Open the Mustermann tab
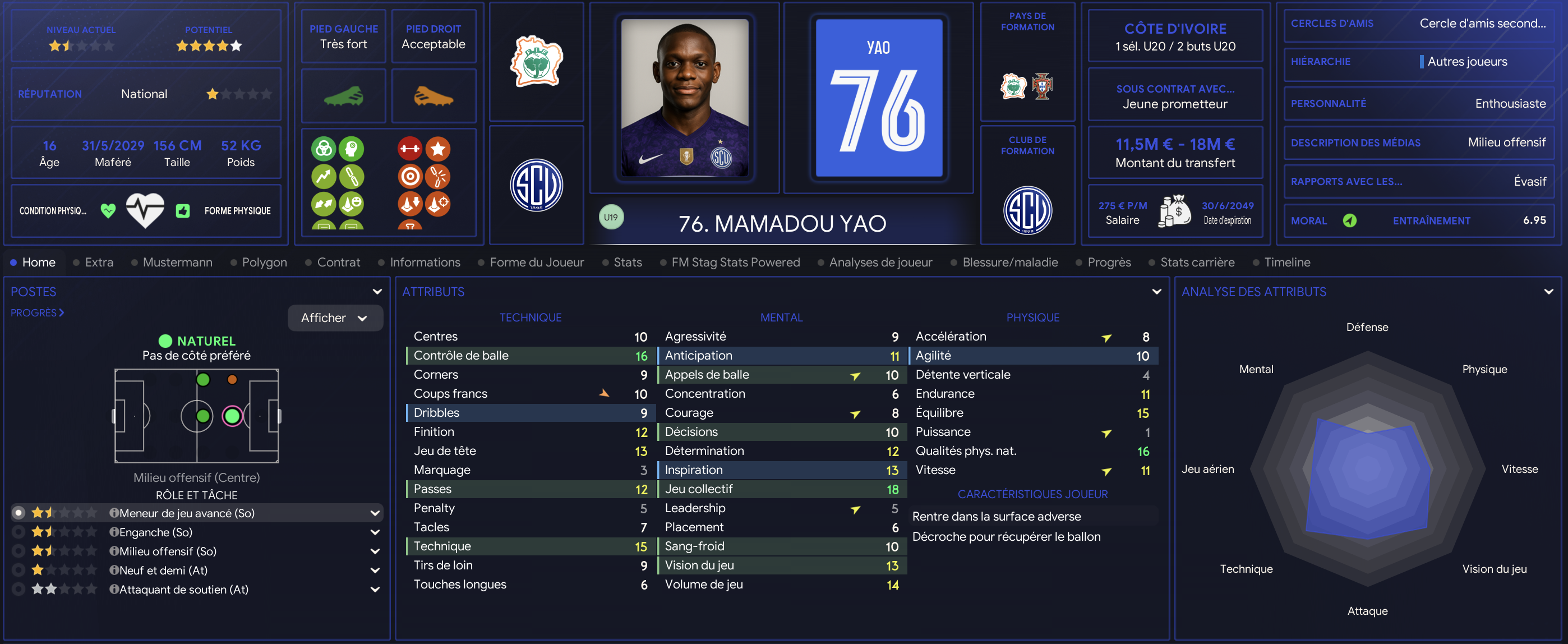The height and width of the screenshot is (644, 1568). coord(177,263)
